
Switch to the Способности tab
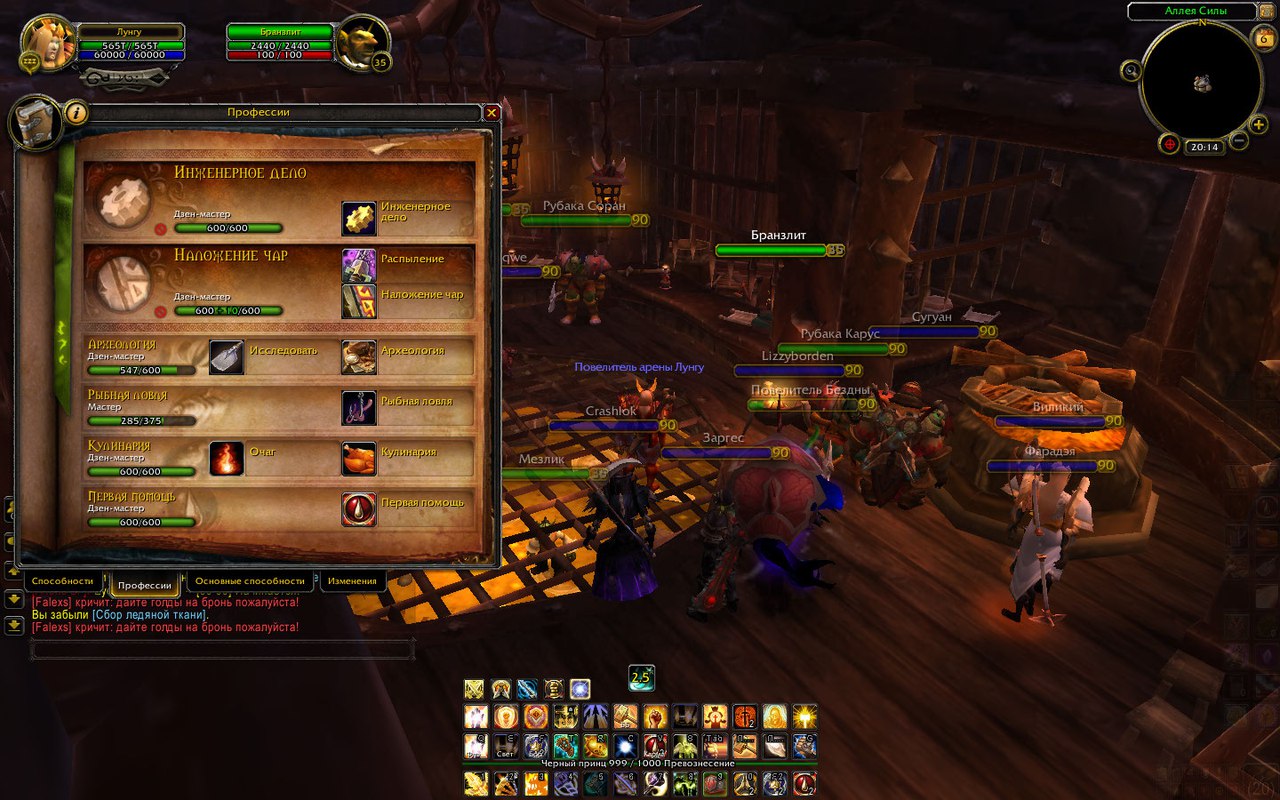[63, 581]
